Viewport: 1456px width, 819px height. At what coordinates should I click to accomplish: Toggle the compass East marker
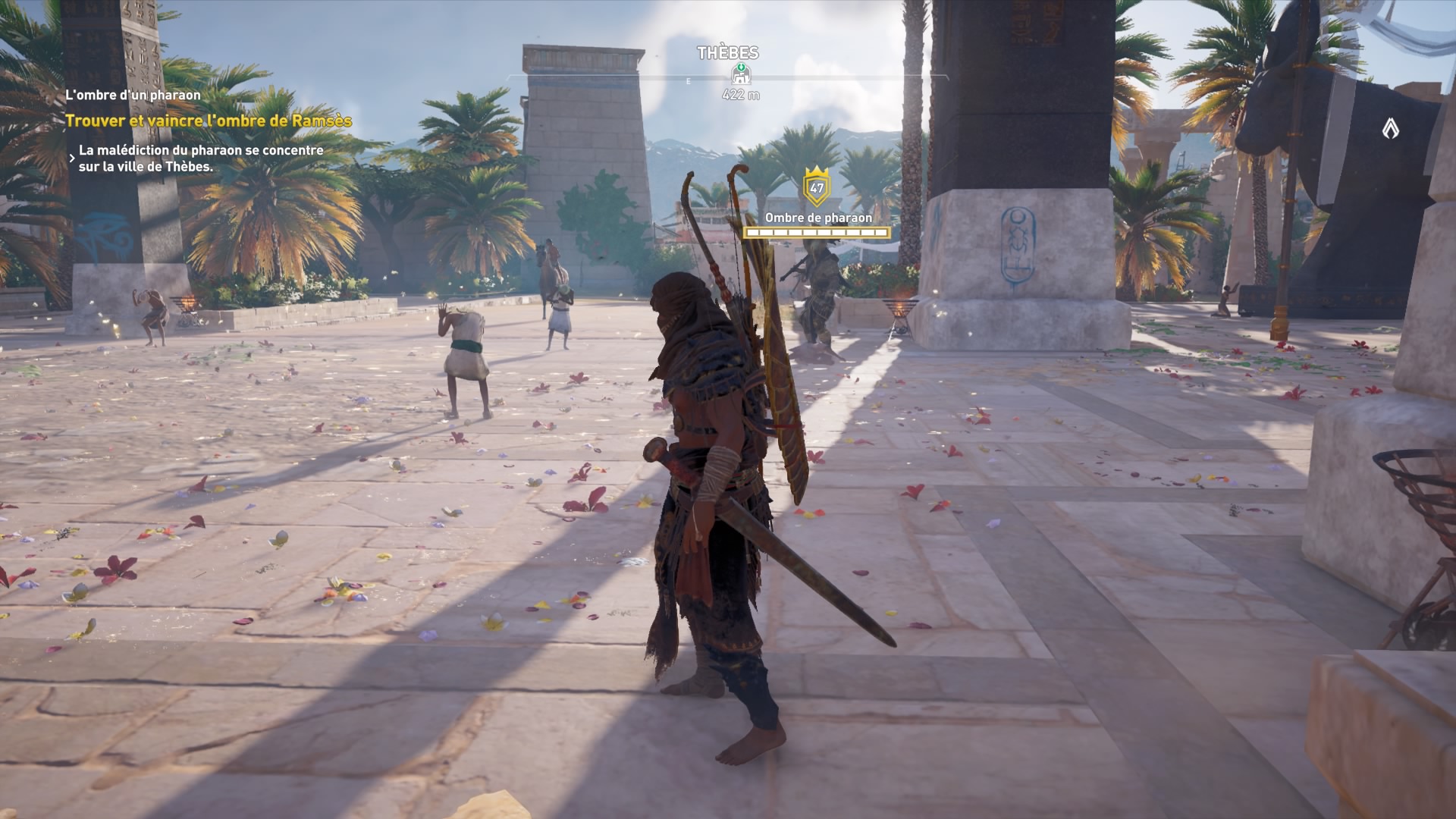689,80
